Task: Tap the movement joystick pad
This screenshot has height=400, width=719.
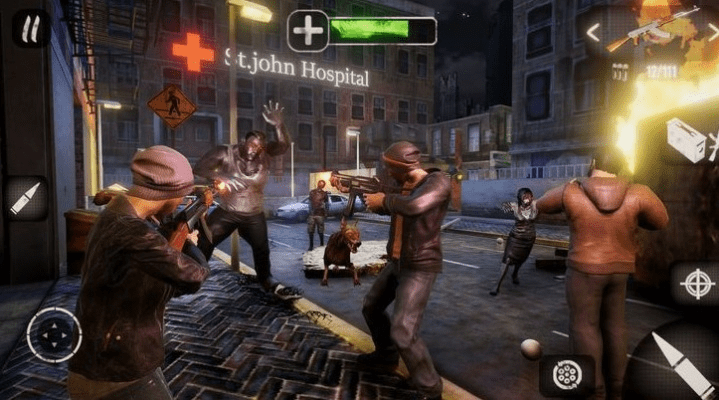Action: pyautogui.click(x=54, y=335)
